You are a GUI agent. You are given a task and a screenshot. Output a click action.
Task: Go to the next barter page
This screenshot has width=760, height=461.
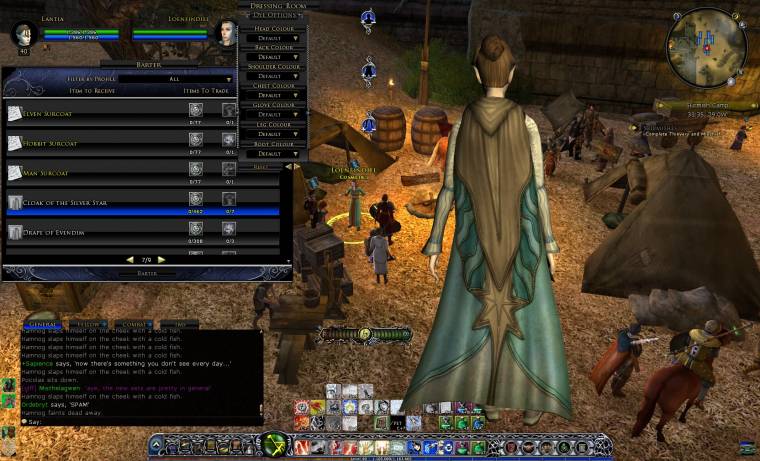click(x=161, y=259)
